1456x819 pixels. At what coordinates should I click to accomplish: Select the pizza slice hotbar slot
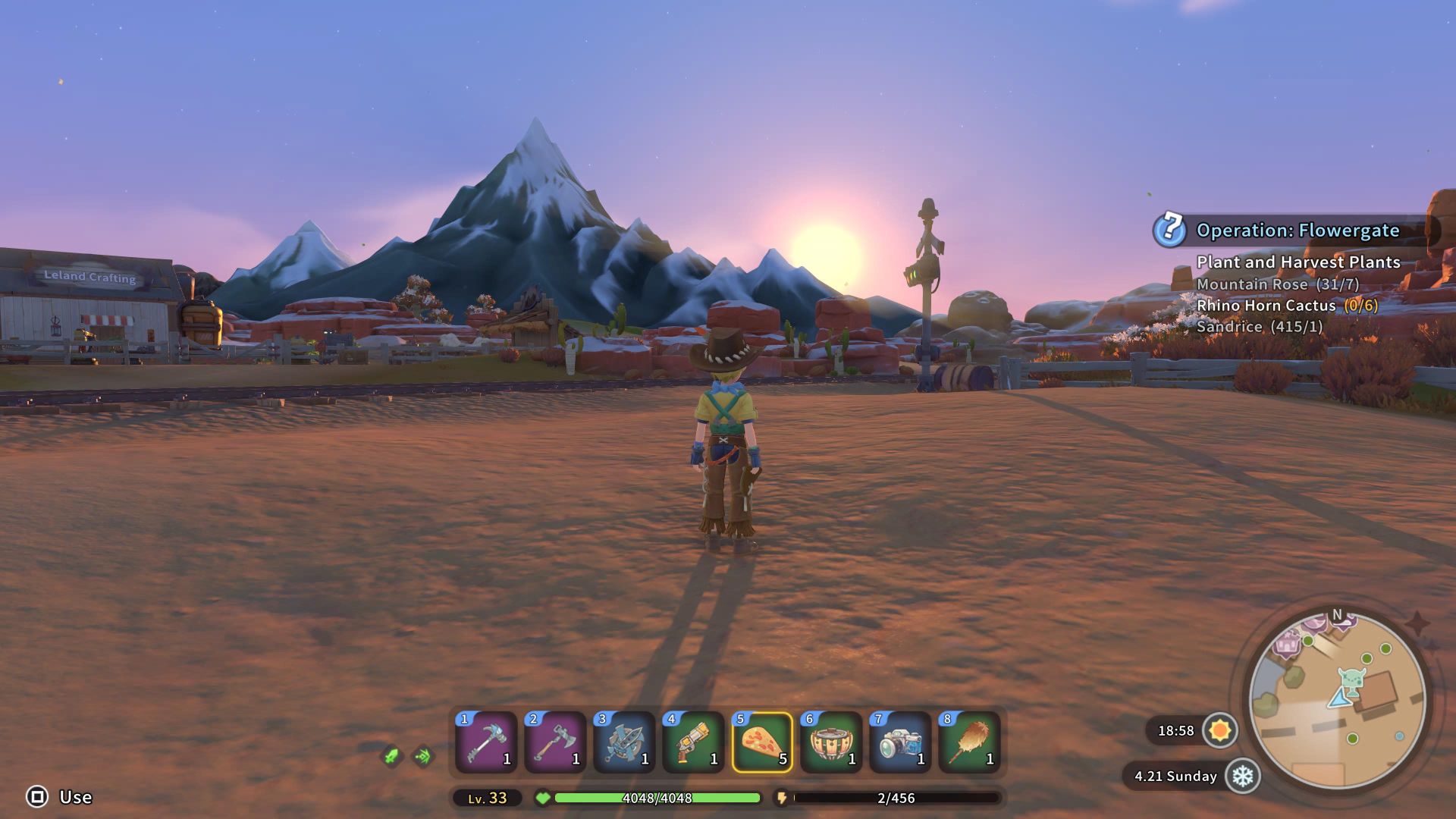coord(762,742)
